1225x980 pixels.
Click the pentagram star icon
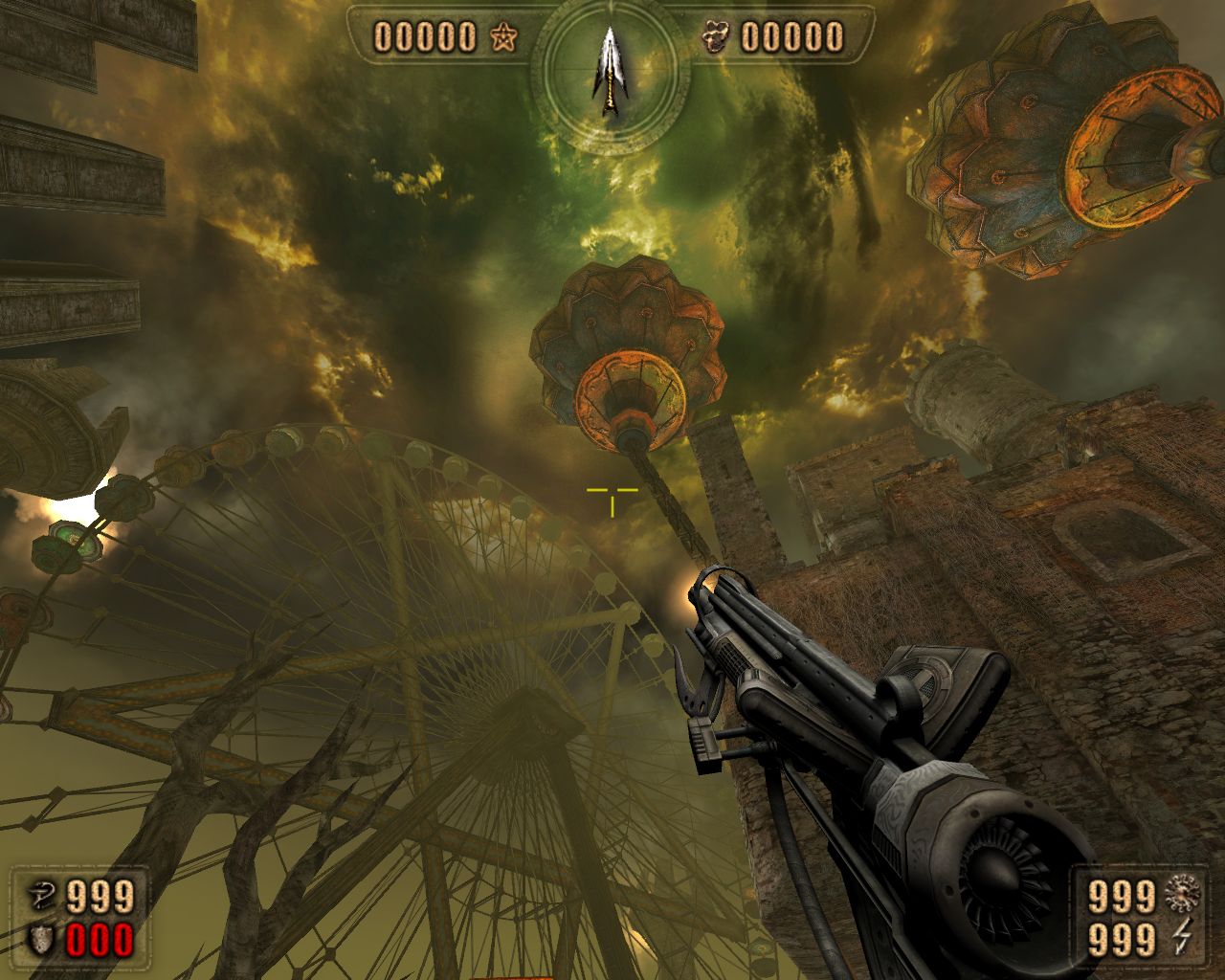(501, 38)
